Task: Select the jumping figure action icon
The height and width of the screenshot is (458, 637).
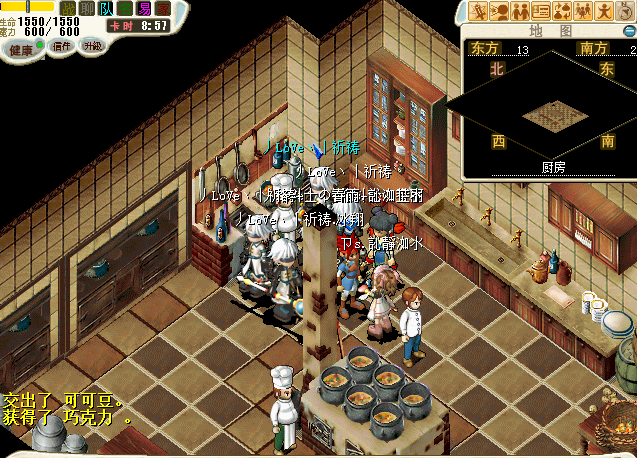Action: (604, 12)
